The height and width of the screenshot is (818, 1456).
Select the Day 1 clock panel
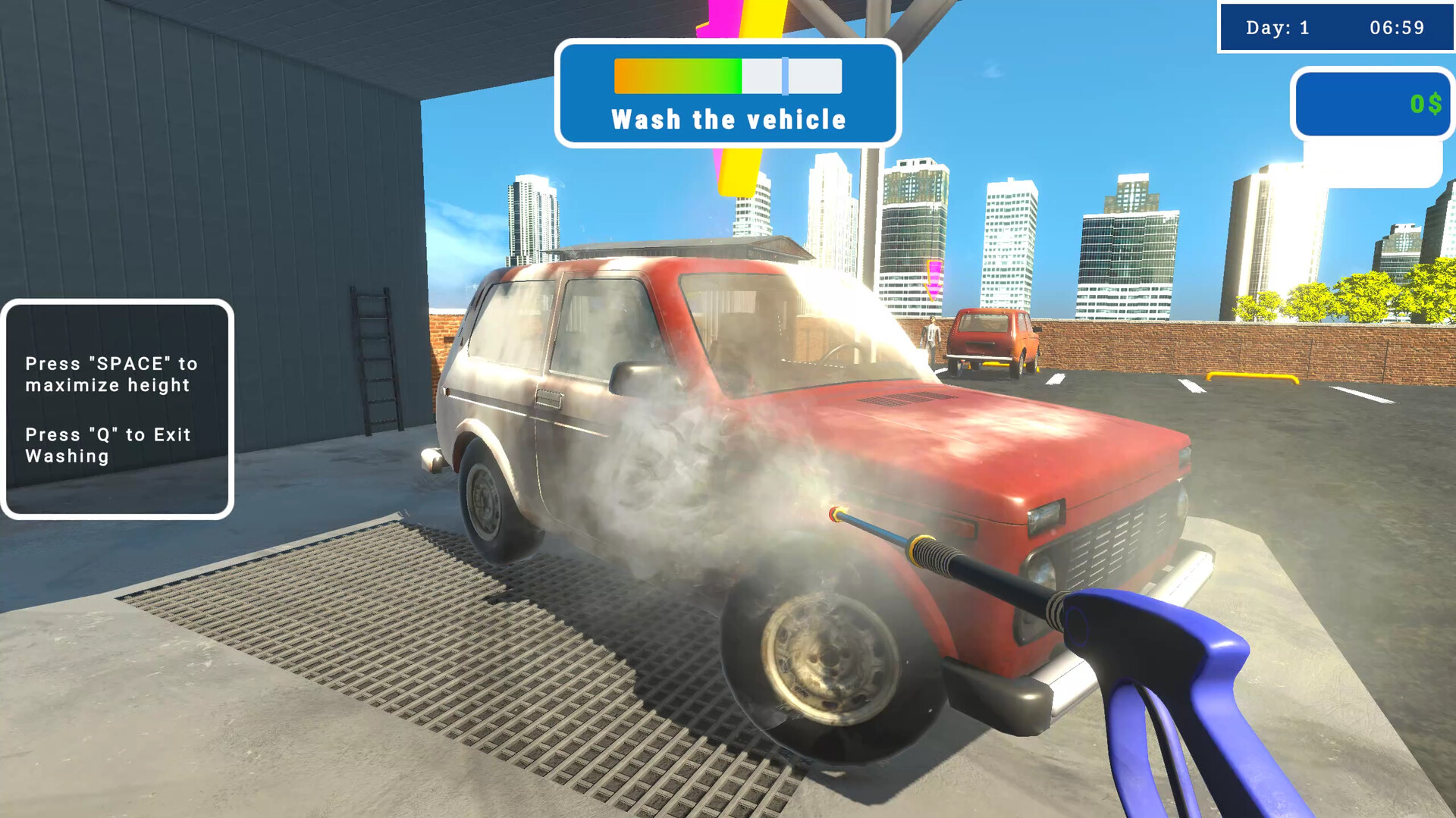pos(1337,28)
